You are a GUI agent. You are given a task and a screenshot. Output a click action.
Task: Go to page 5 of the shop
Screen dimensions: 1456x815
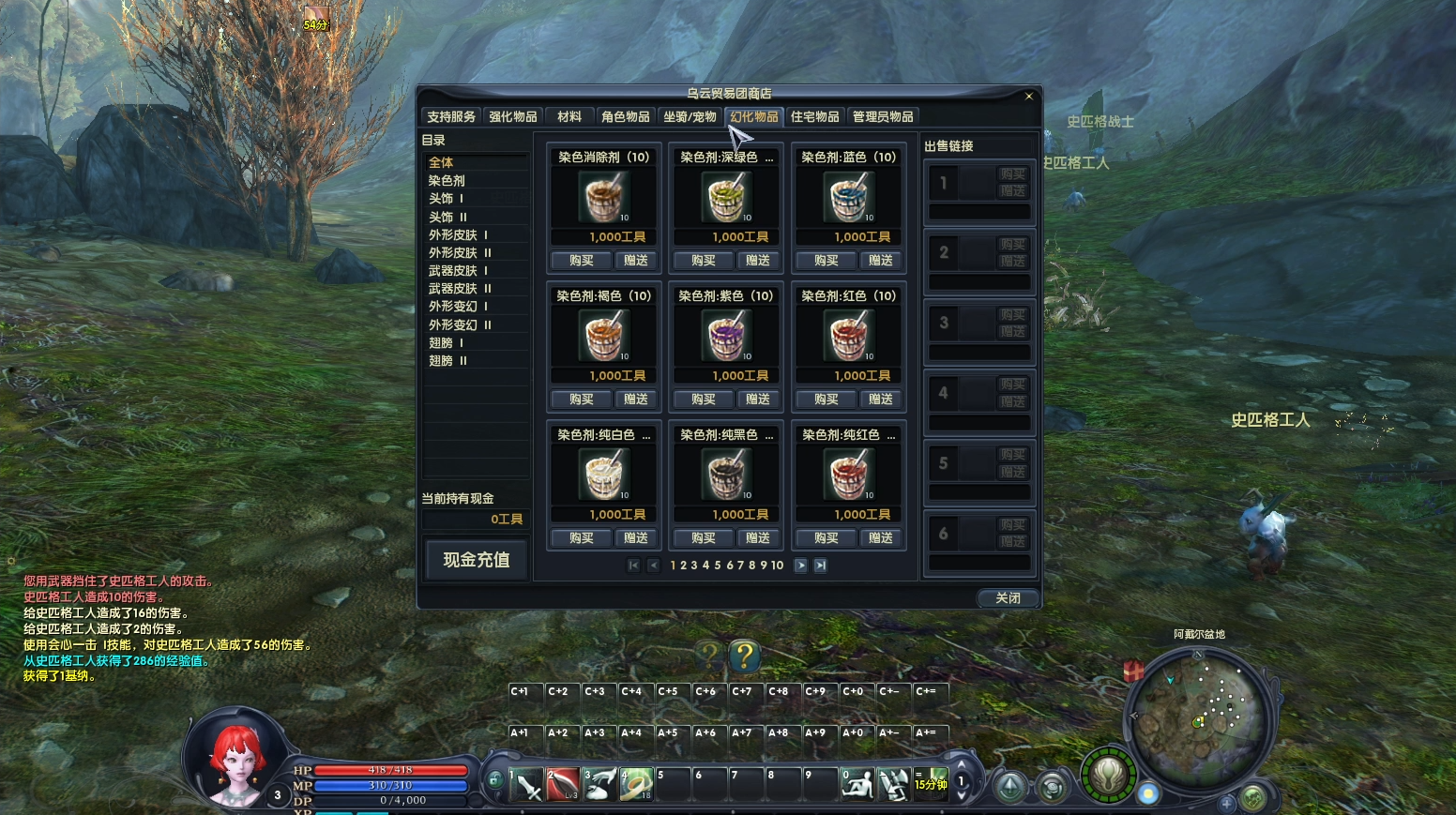tap(718, 565)
